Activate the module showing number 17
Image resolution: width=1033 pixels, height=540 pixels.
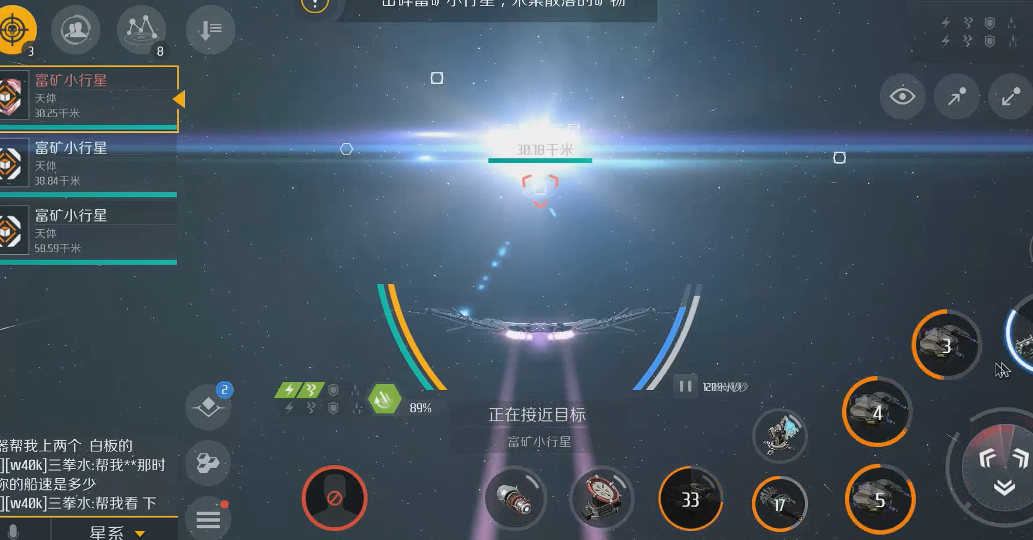point(779,504)
